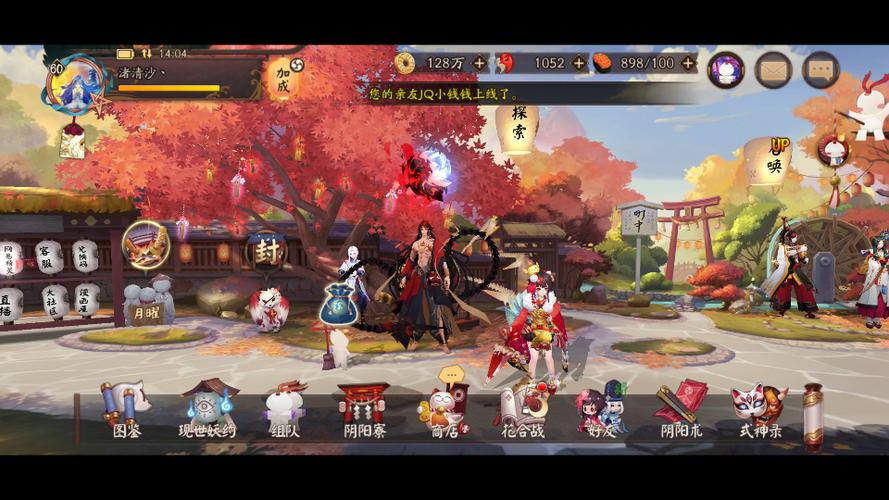Screen dimensions: 889x500
Task: Open 花合战 battle pass
Action: pos(524,410)
